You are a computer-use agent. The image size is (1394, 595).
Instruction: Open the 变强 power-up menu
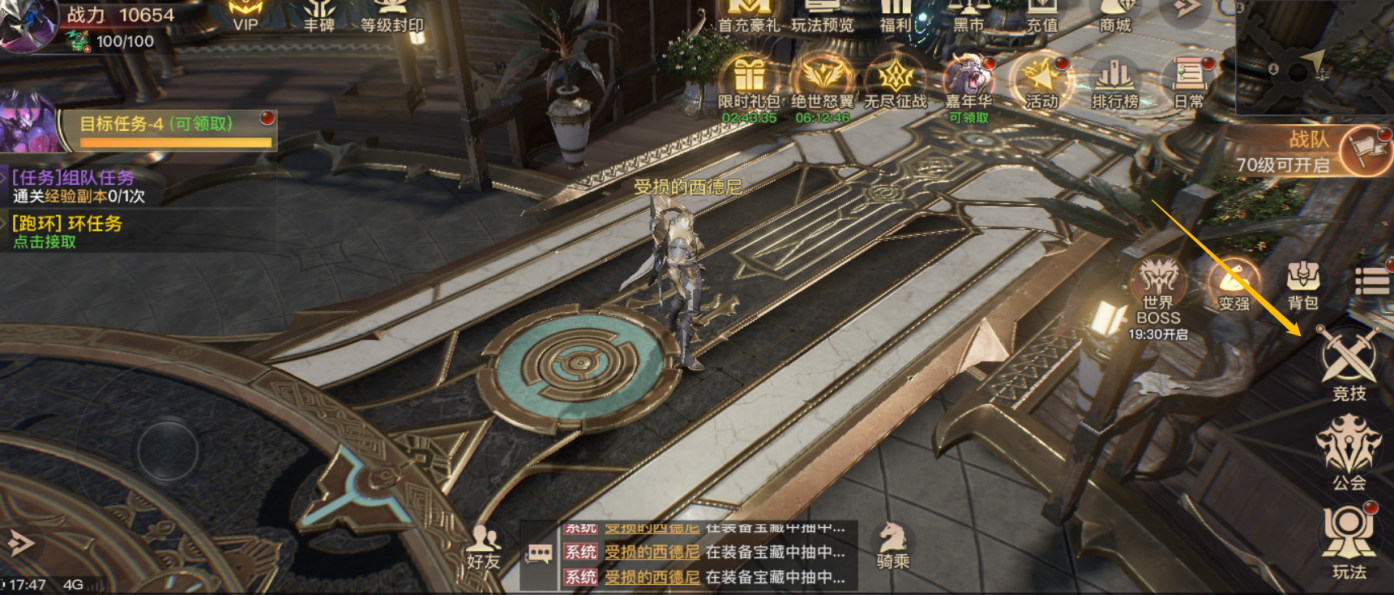tap(1233, 285)
